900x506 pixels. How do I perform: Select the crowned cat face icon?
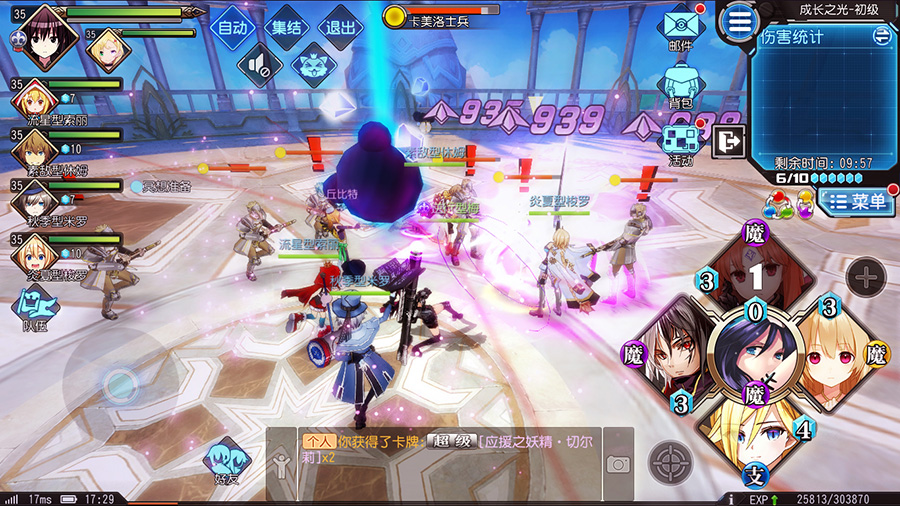(311, 66)
